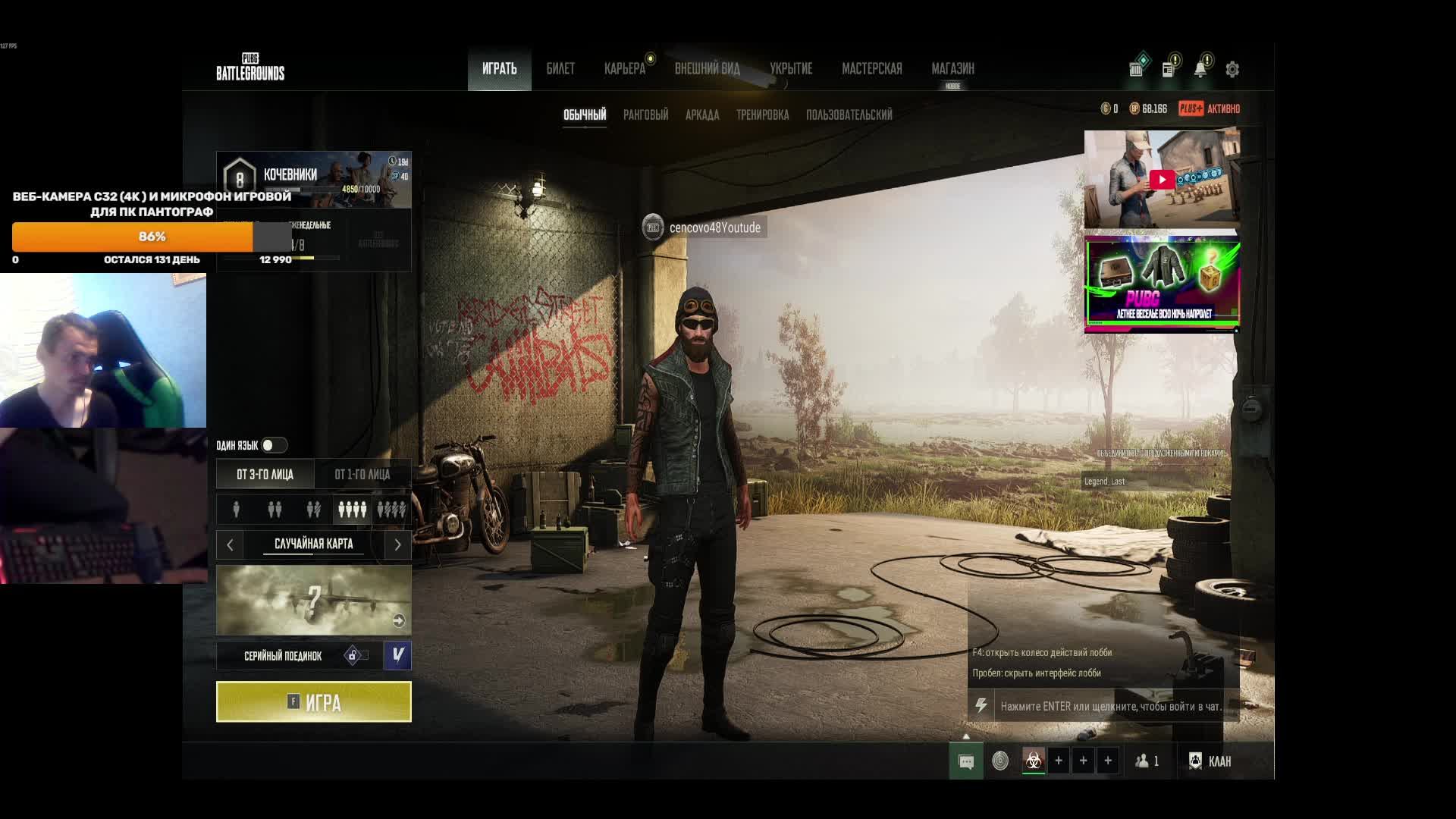Go to the МАГАЗИН store tab

coord(952,69)
